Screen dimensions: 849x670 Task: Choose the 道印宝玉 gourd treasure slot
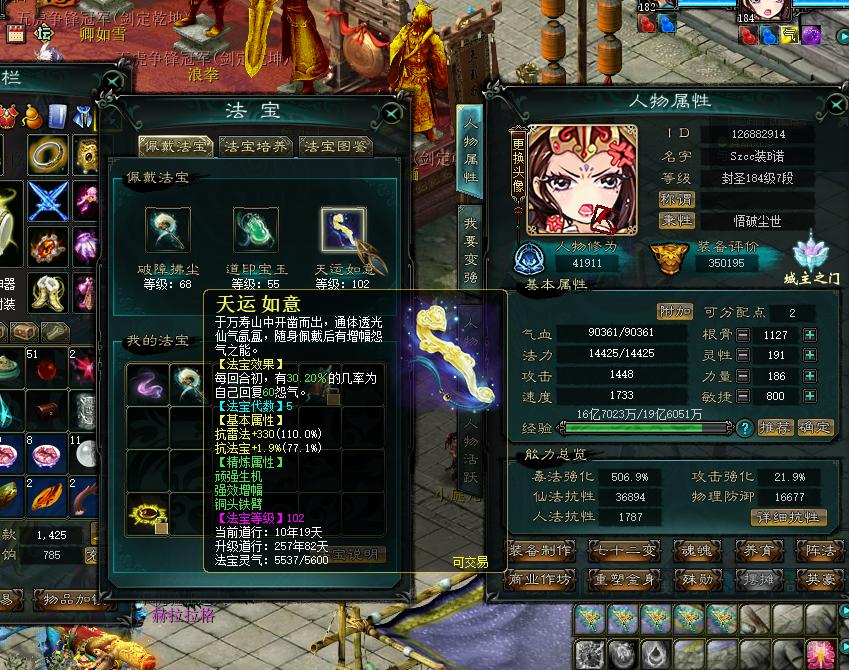(x=253, y=230)
